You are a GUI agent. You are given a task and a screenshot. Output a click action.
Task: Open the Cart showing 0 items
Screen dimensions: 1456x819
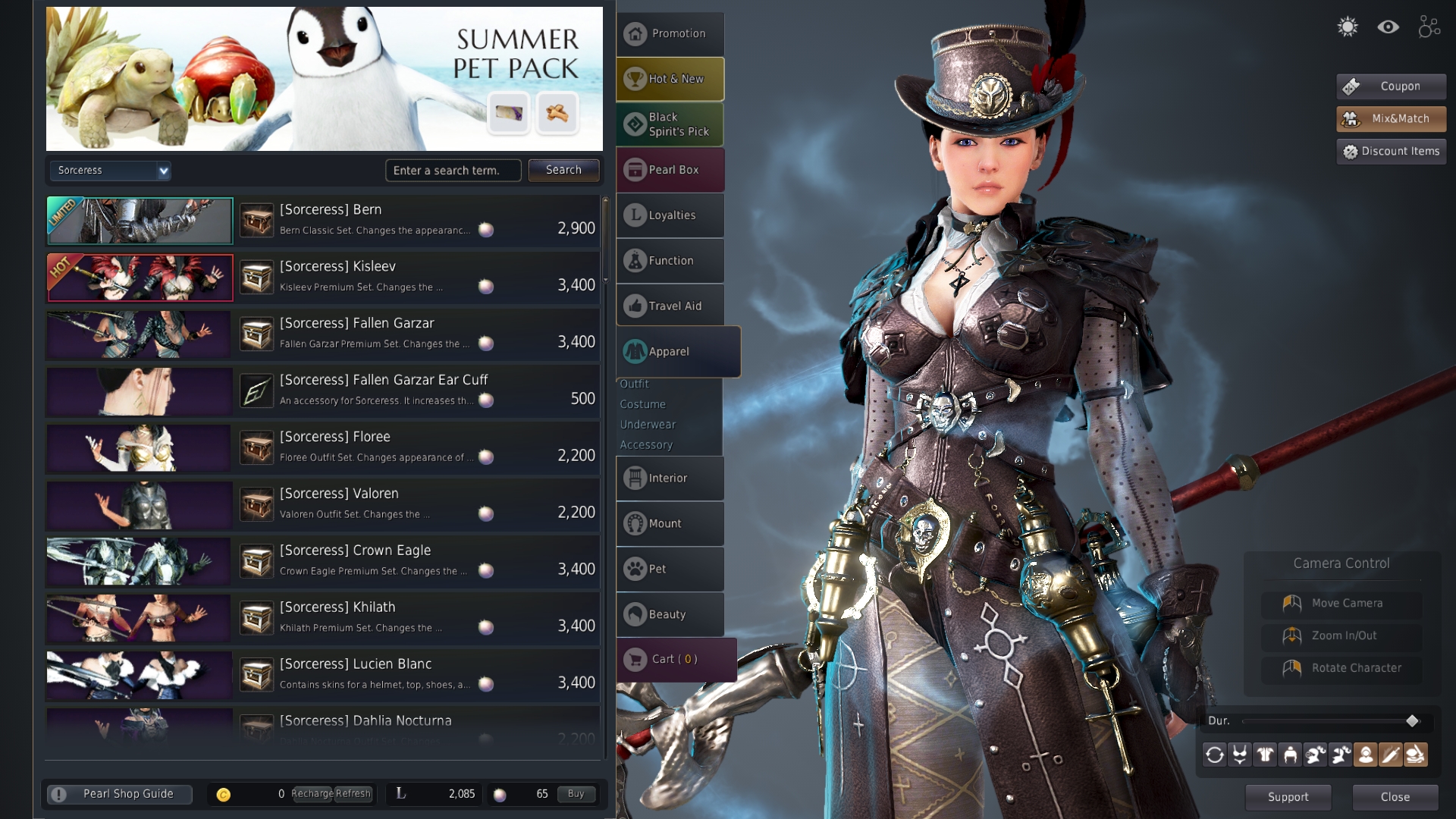coord(673,659)
